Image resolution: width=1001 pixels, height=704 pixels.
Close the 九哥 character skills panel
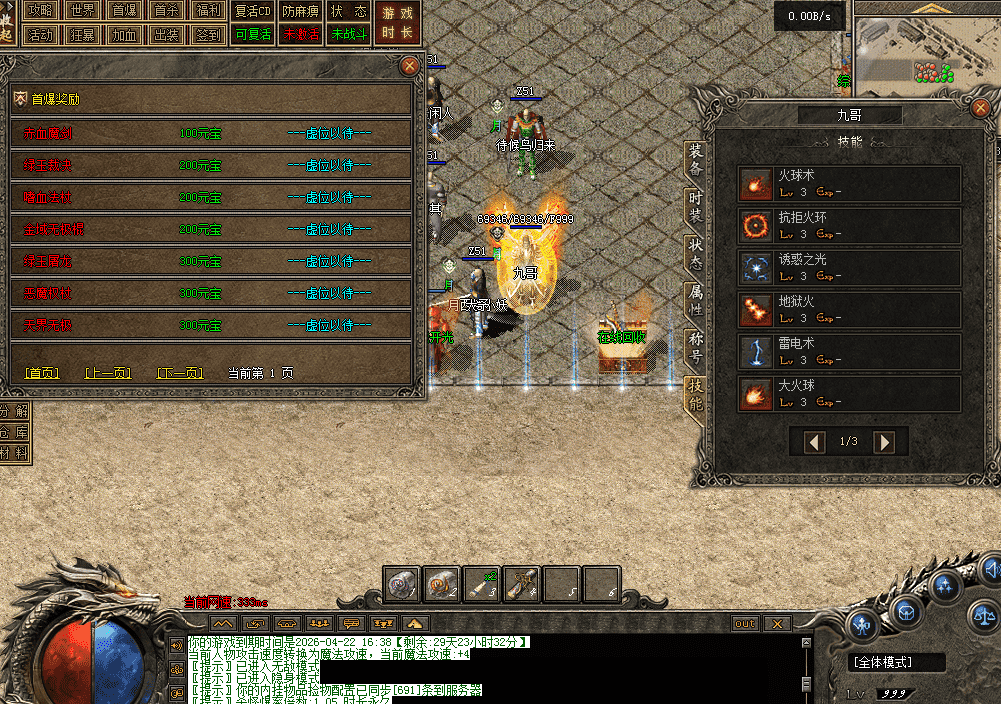981,111
